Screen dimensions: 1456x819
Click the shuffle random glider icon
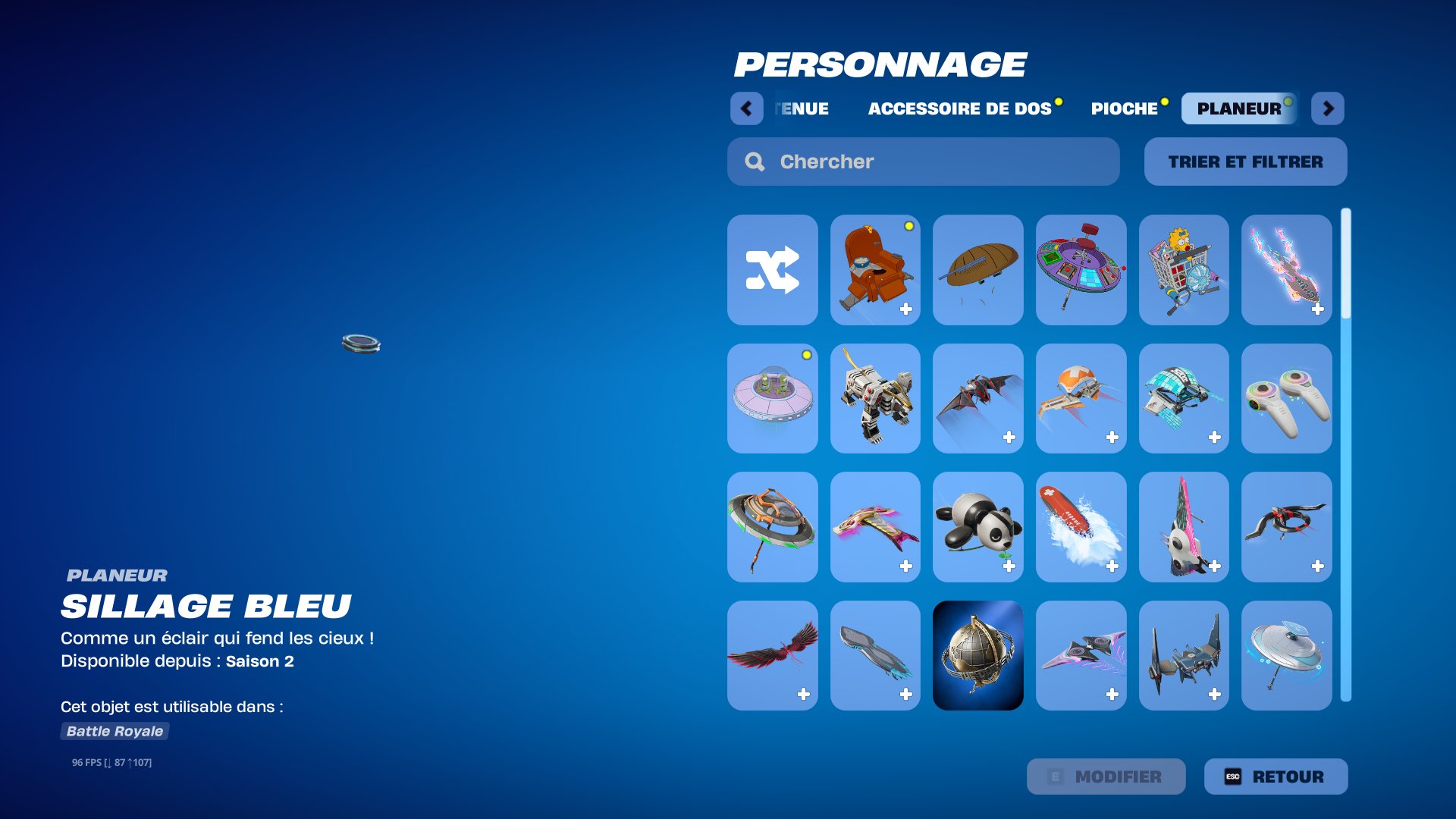click(771, 269)
